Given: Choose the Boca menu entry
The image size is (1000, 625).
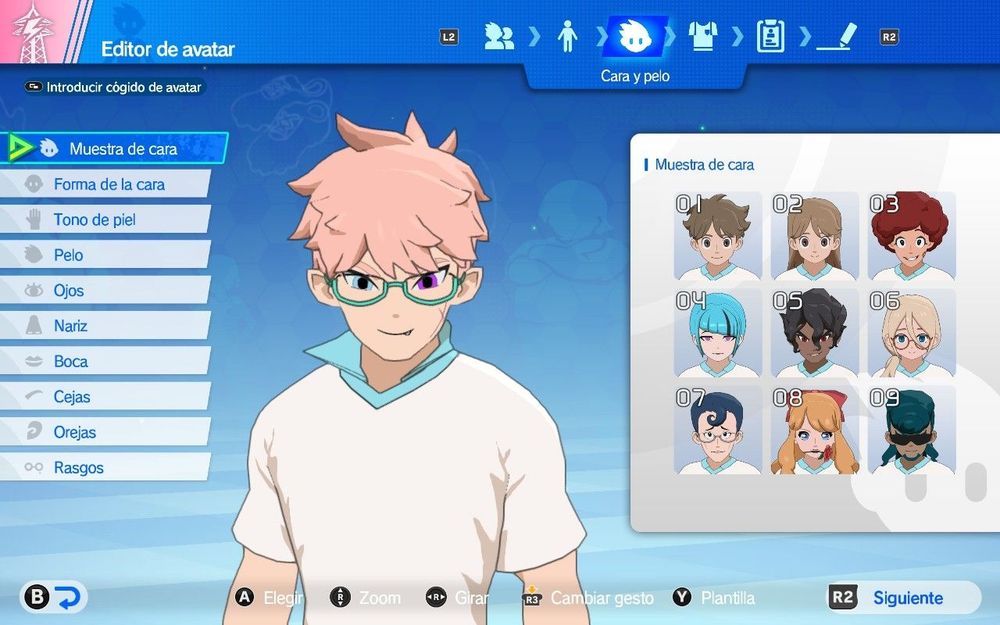Looking at the screenshot, I should click(70, 362).
